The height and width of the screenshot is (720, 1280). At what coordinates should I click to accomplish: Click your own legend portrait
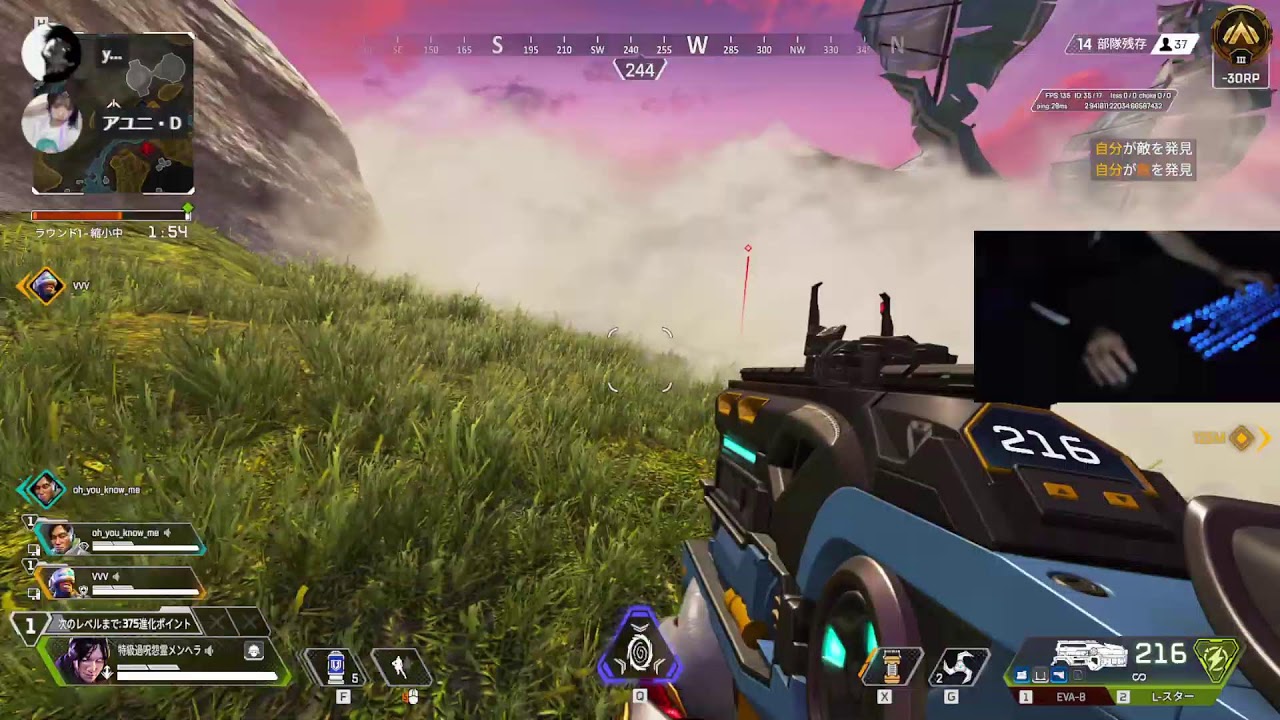click(x=87, y=660)
